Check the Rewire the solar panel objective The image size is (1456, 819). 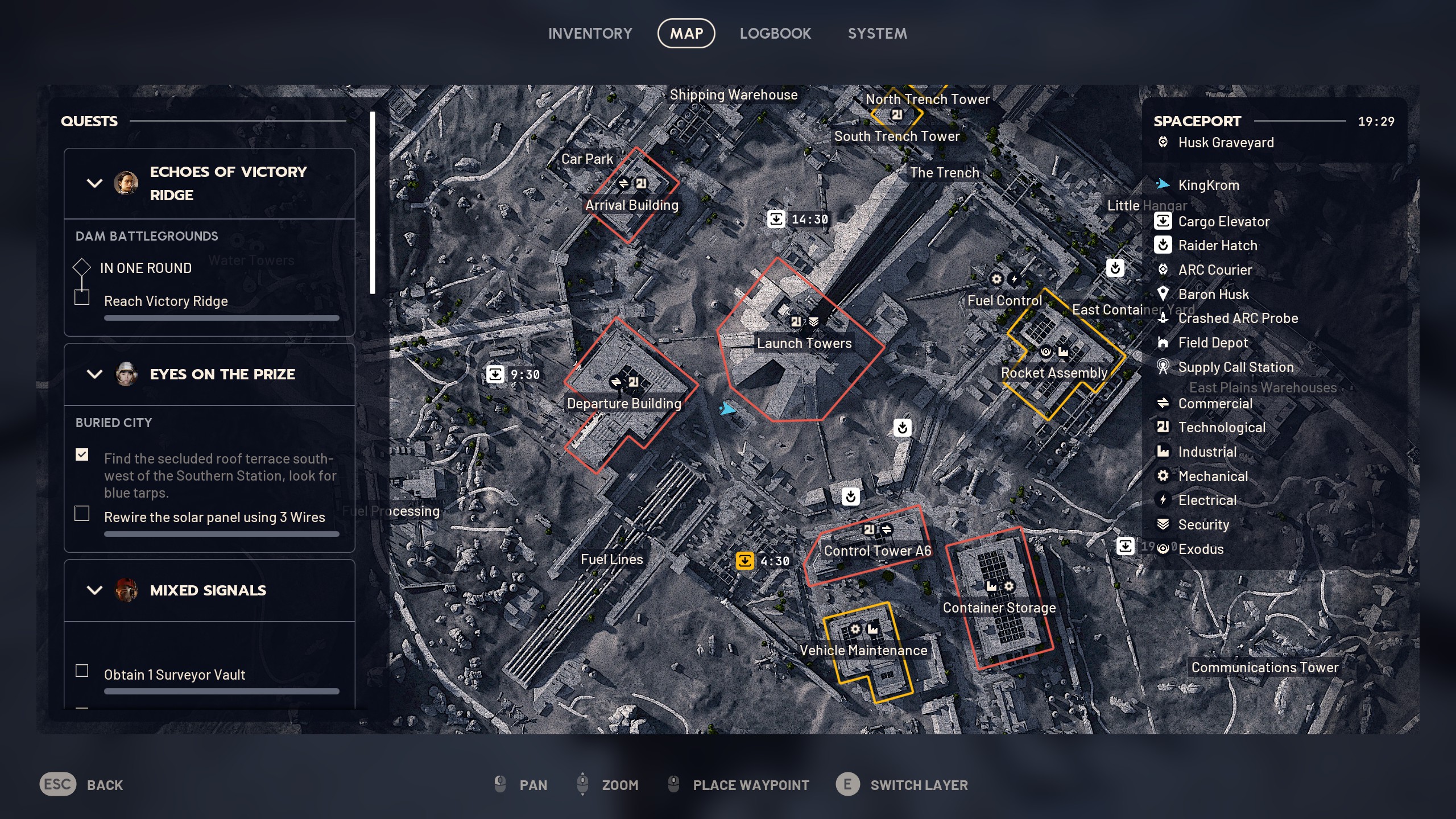pos(82,514)
